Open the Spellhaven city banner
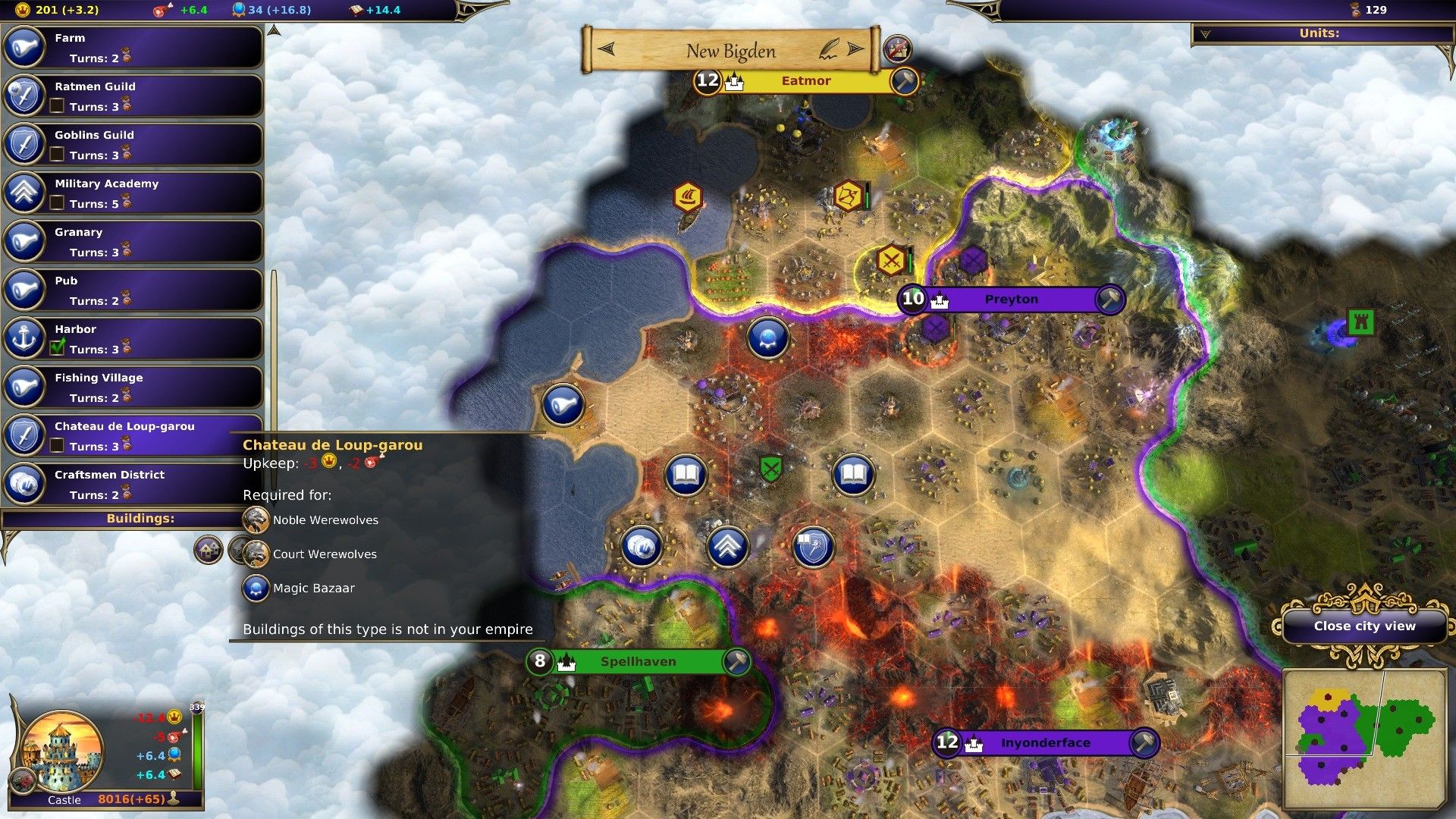1456x819 pixels. pyautogui.click(x=638, y=662)
